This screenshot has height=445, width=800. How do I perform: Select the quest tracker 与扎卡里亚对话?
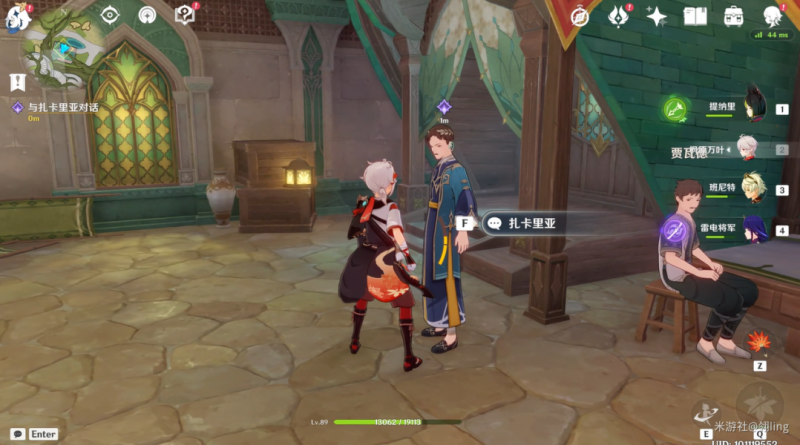61,106
